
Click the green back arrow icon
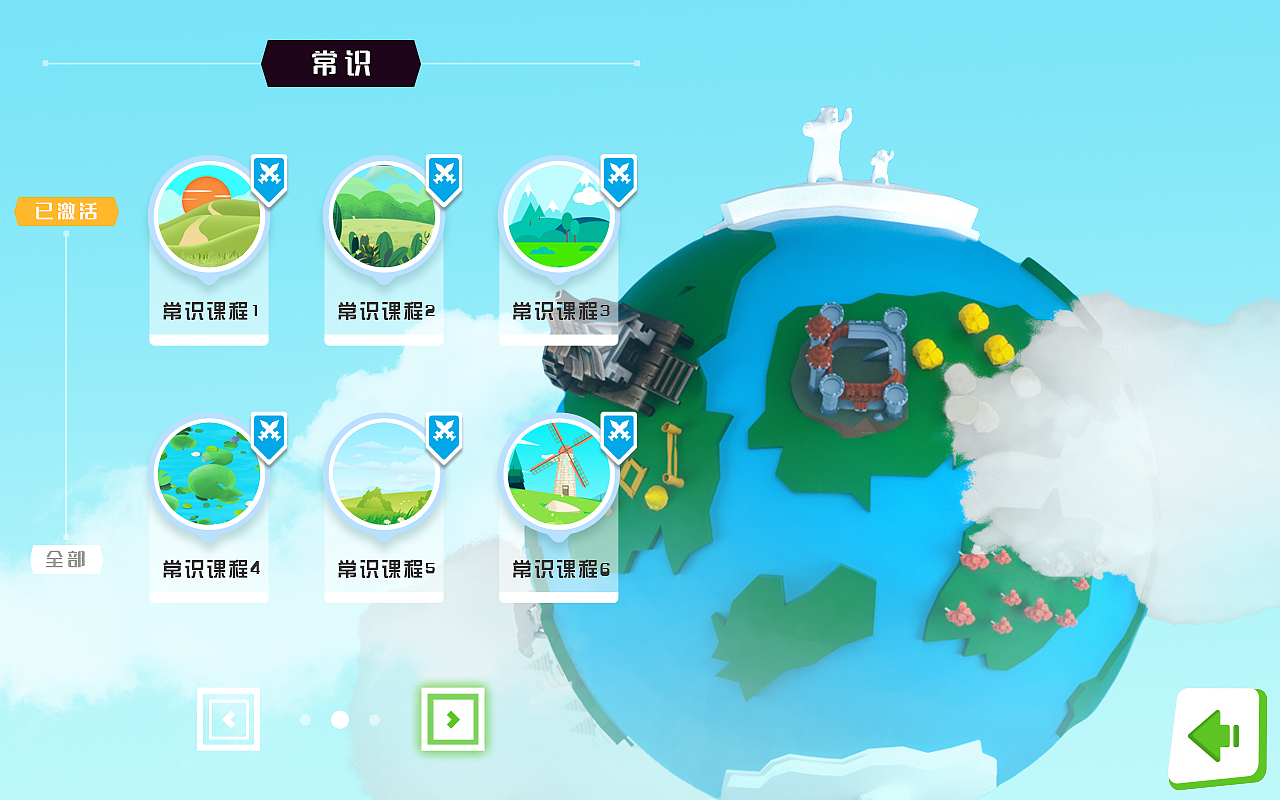1214,735
